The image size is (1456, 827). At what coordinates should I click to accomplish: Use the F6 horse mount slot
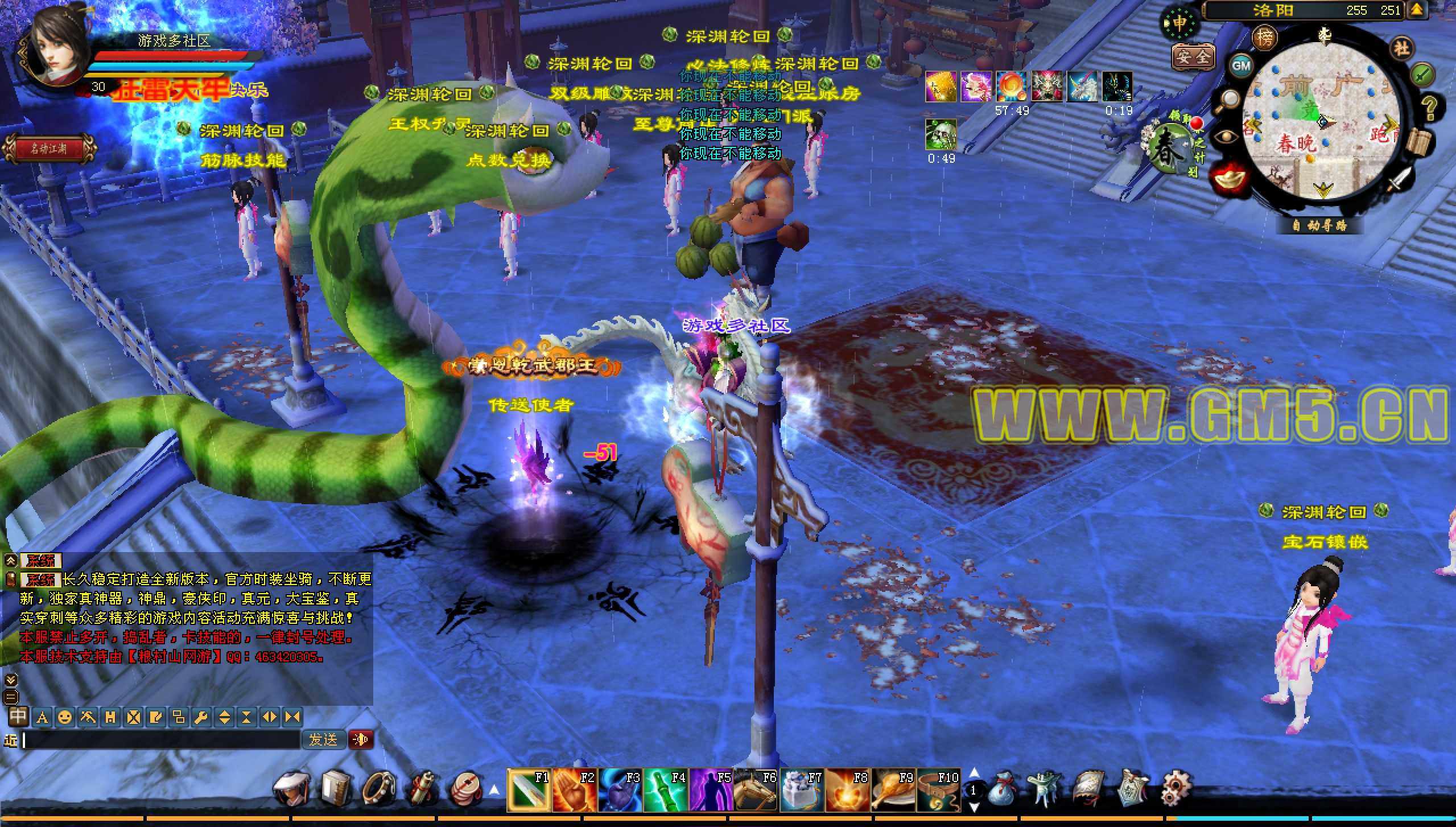756,790
